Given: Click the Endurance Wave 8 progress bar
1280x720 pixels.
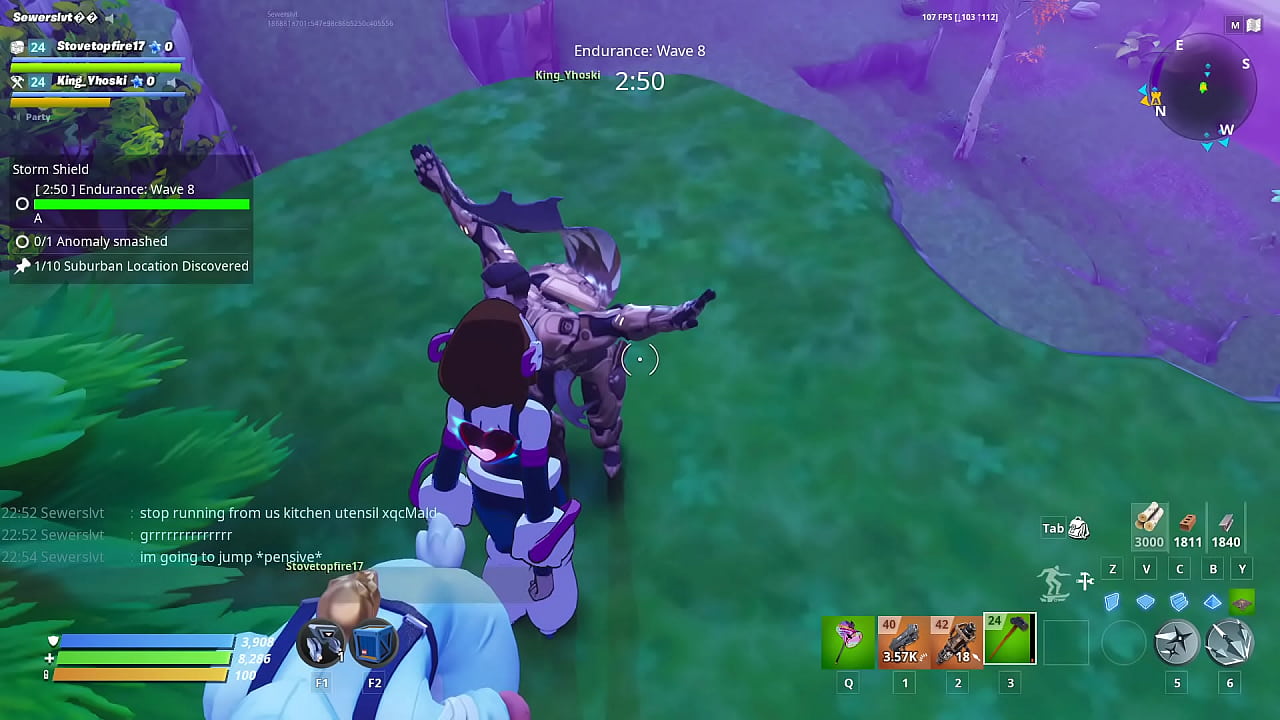Looking at the screenshot, I should [140, 204].
